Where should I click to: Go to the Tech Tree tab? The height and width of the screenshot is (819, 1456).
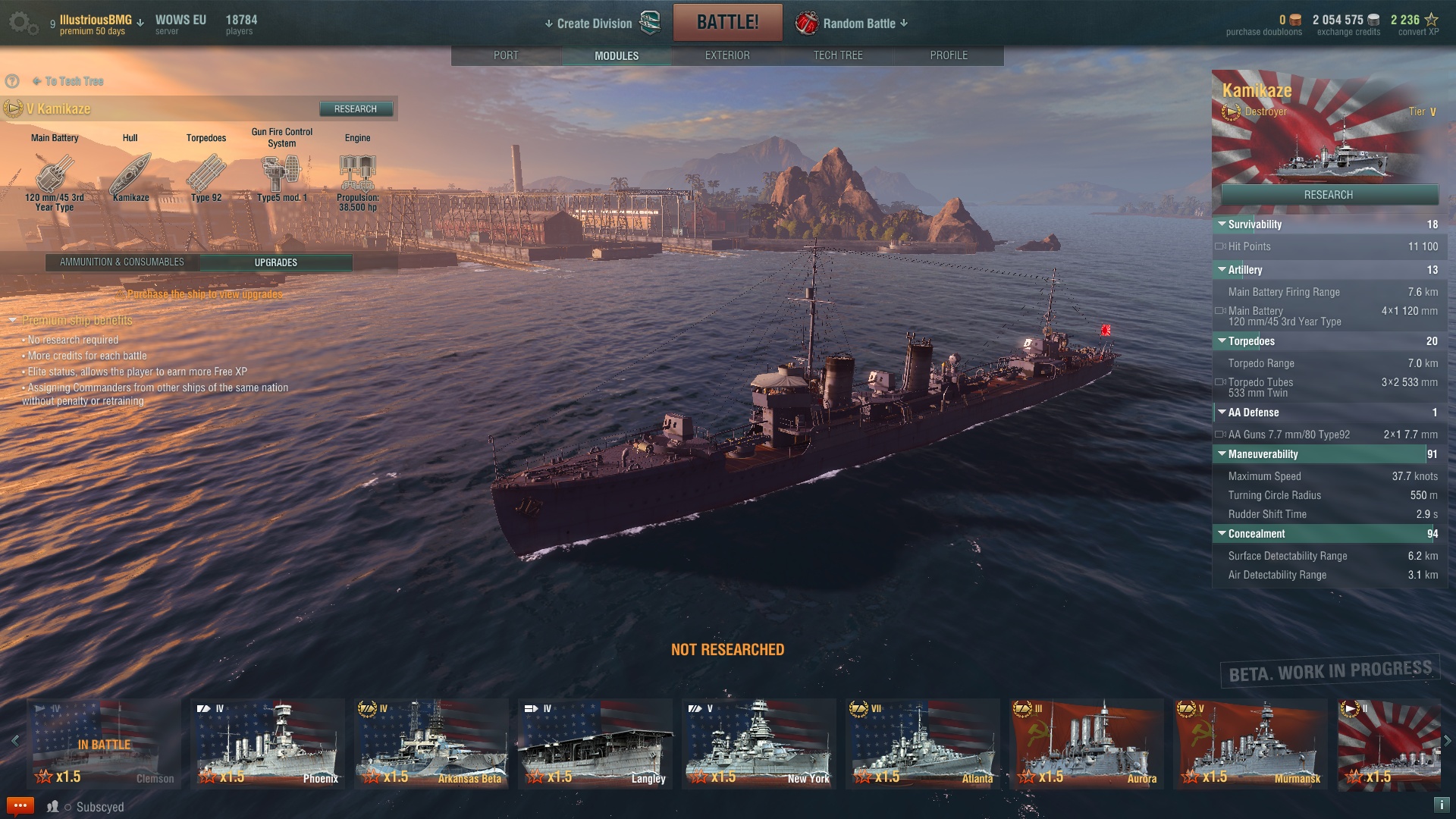click(x=837, y=55)
